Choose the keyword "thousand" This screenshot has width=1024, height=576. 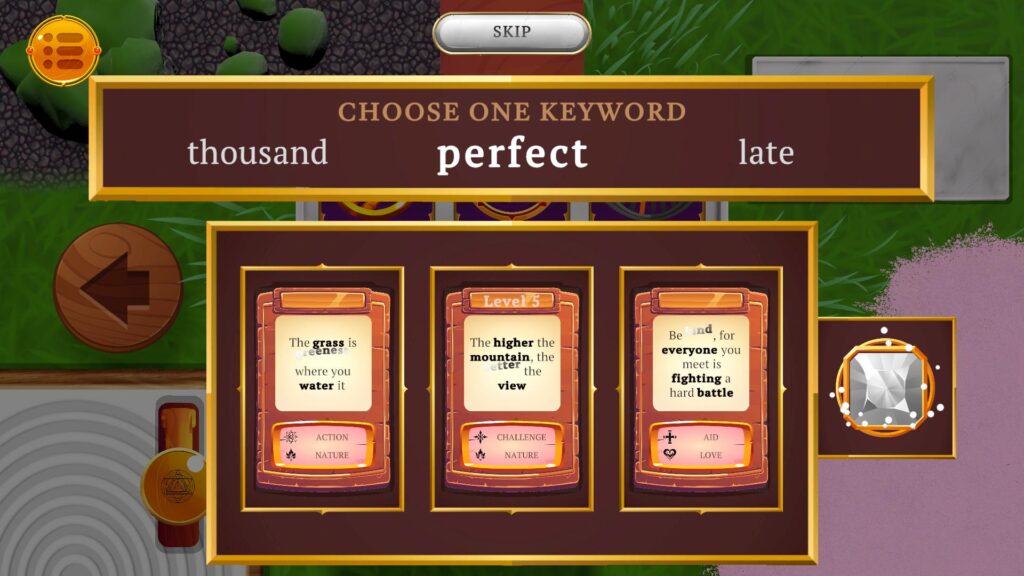pyautogui.click(x=257, y=153)
